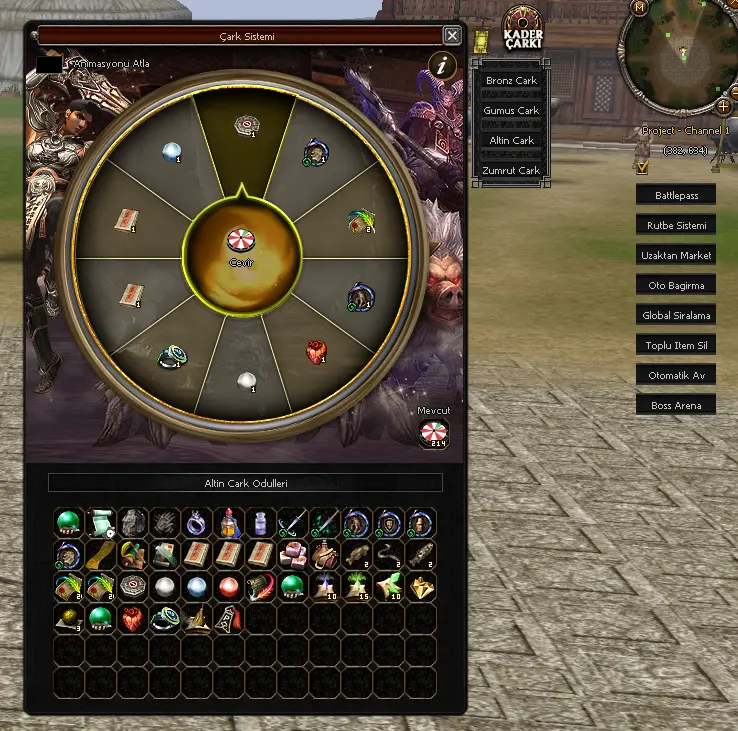The height and width of the screenshot is (731, 738).
Task: Open the wheel info button
Action: [442, 66]
